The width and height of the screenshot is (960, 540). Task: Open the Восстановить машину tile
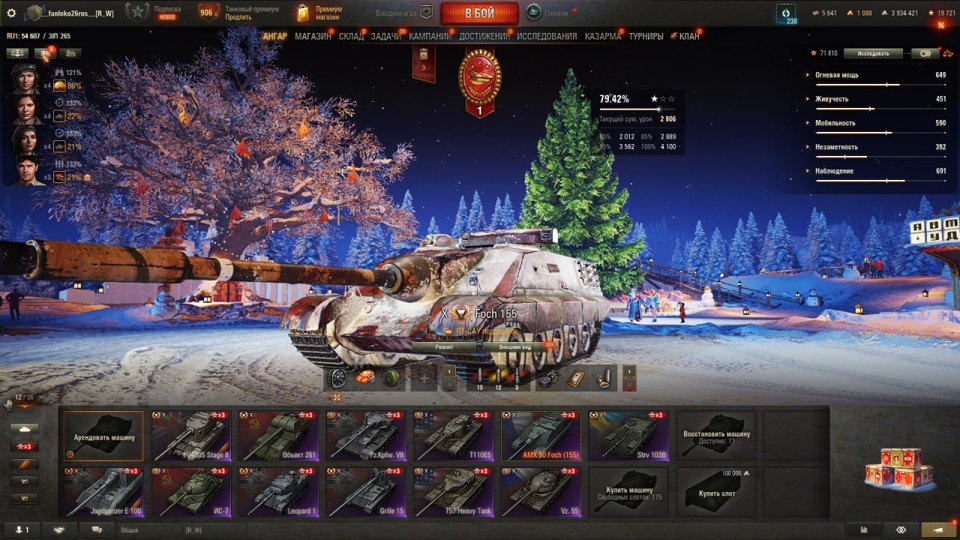[716, 435]
